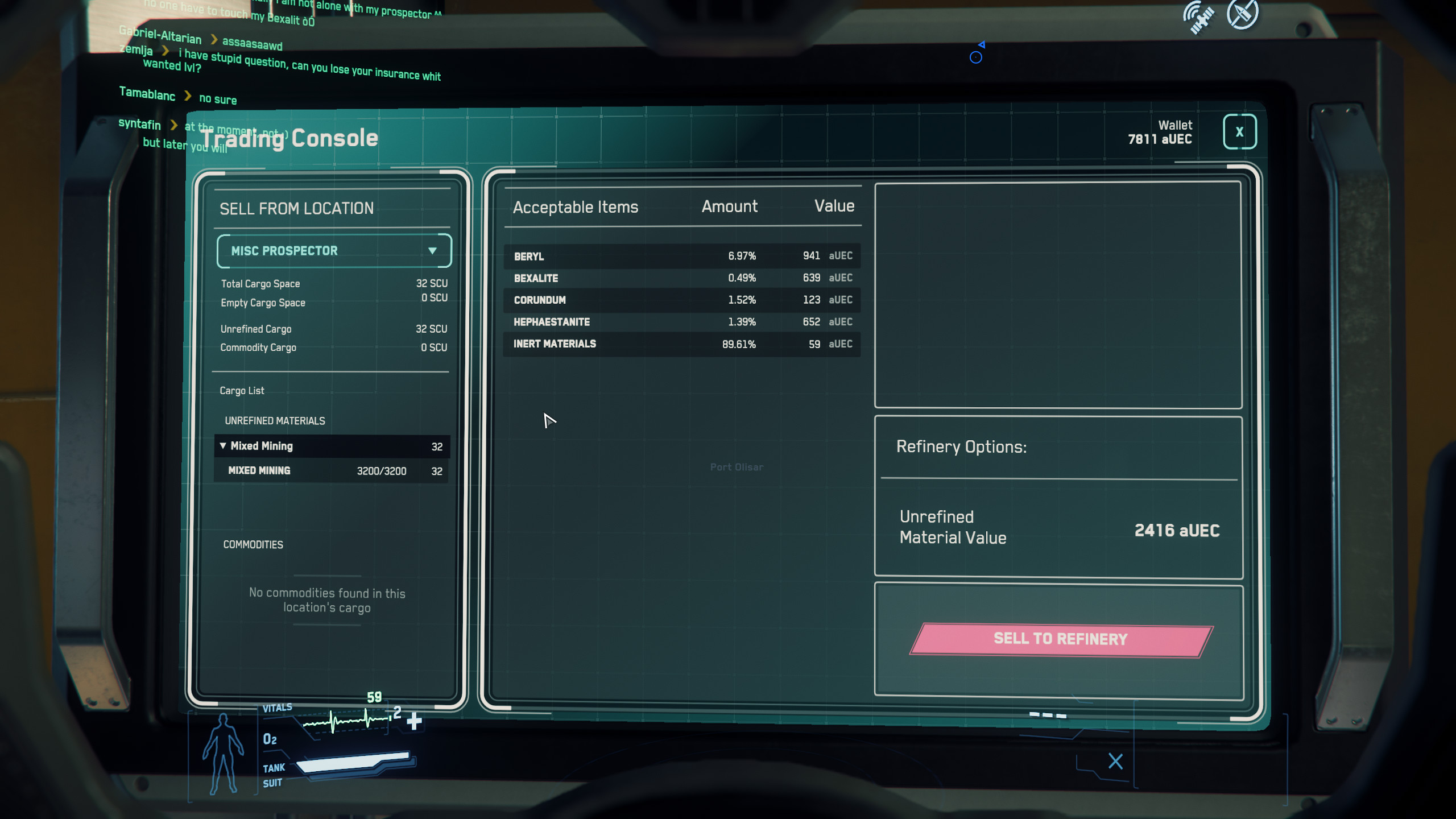Select the Hephaestanite item row
The height and width of the screenshot is (819, 1456).
click(x=681, y=322)
